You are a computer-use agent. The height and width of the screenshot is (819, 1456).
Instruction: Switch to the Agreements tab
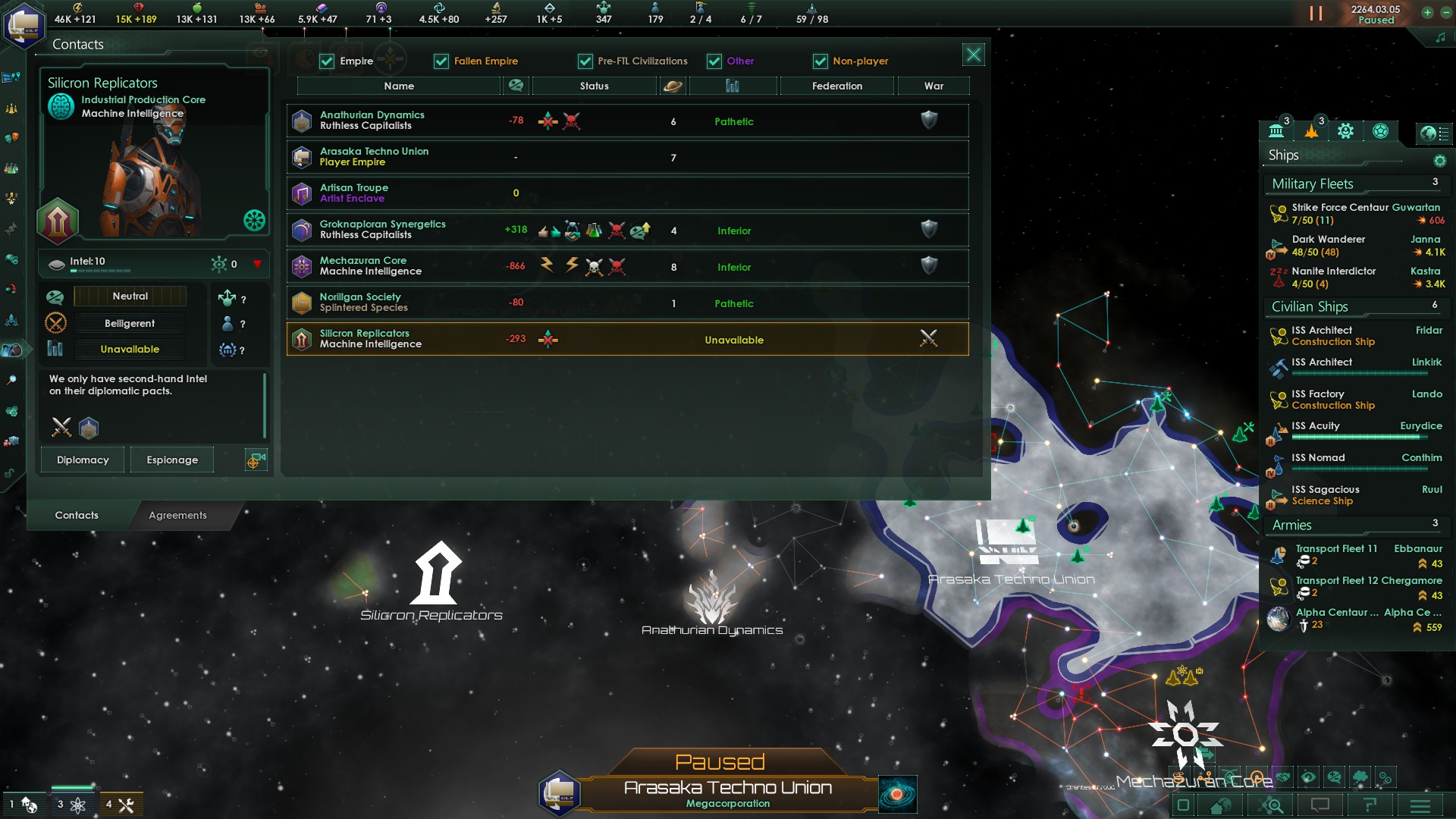177,516
